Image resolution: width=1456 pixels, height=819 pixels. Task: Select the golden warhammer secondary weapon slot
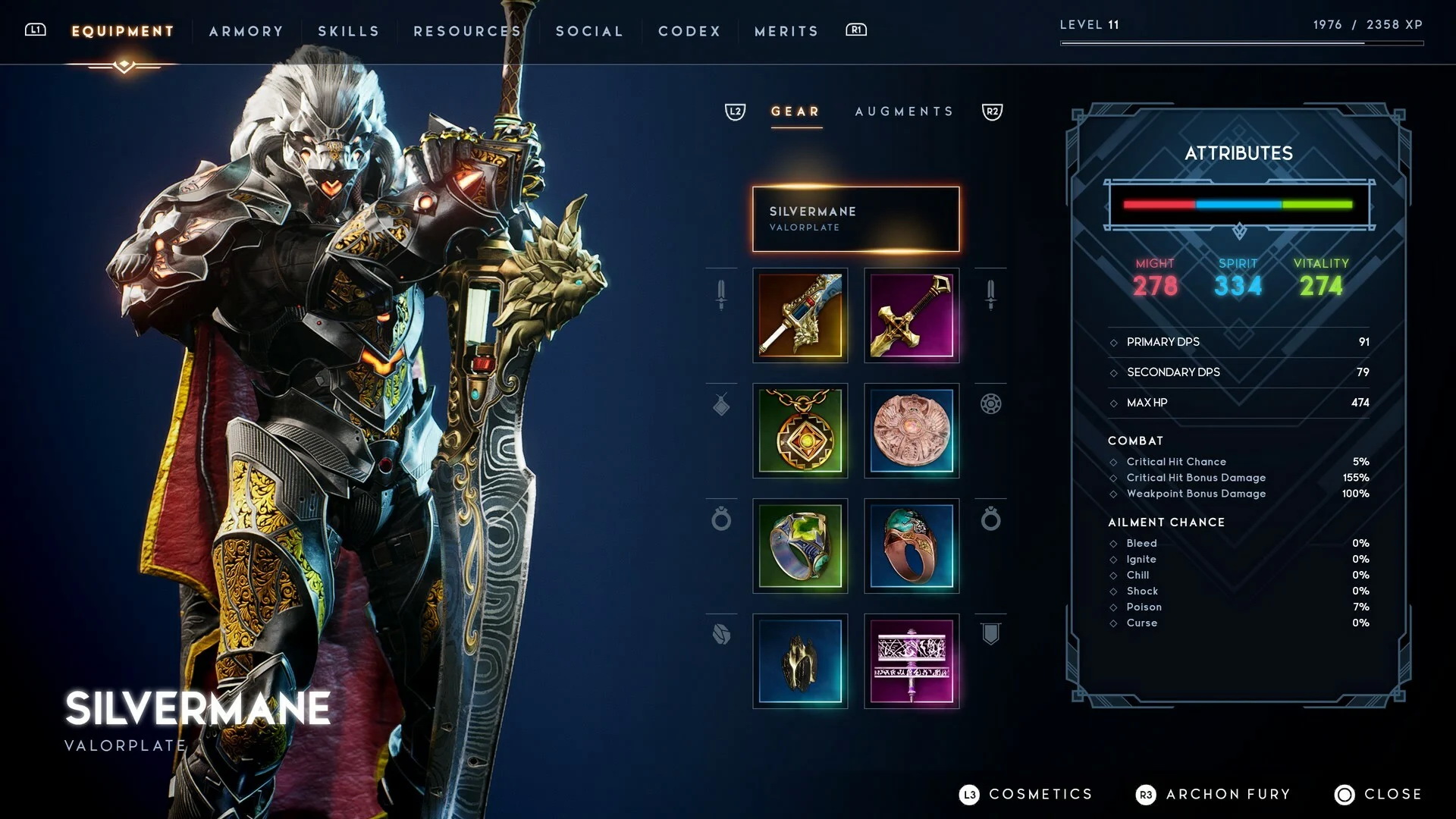[912, 315]
